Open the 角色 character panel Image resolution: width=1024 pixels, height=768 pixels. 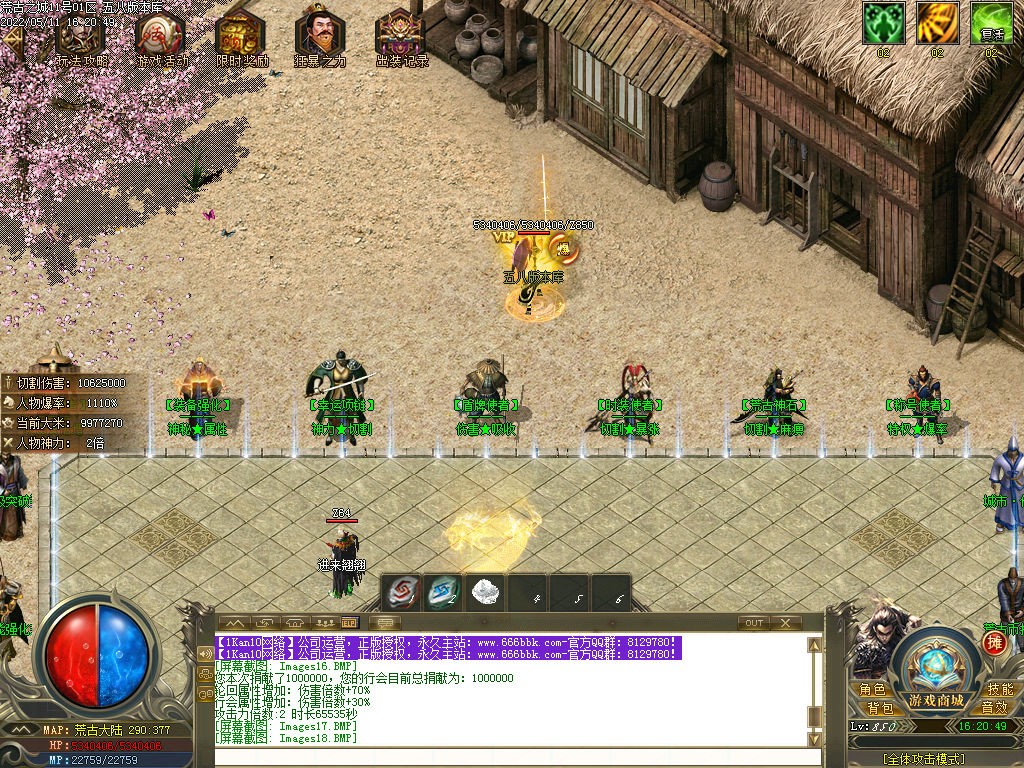[872, 690]
